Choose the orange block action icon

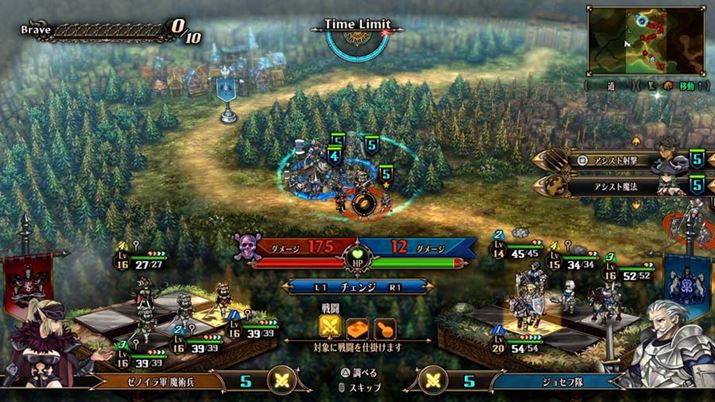(357, 326)
